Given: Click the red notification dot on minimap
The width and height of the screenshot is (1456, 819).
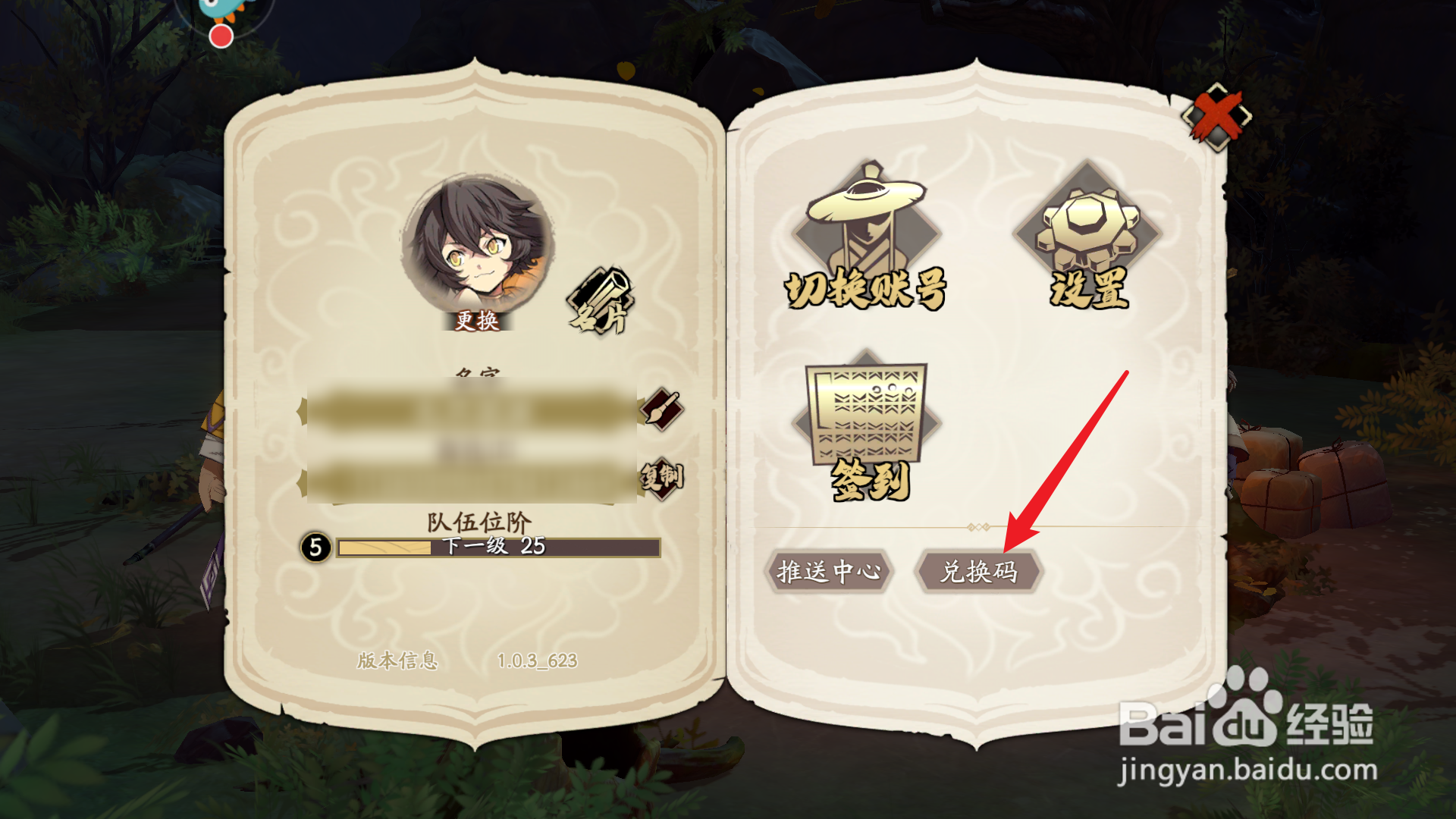Looking at the screenshot, I should [221, 35].
